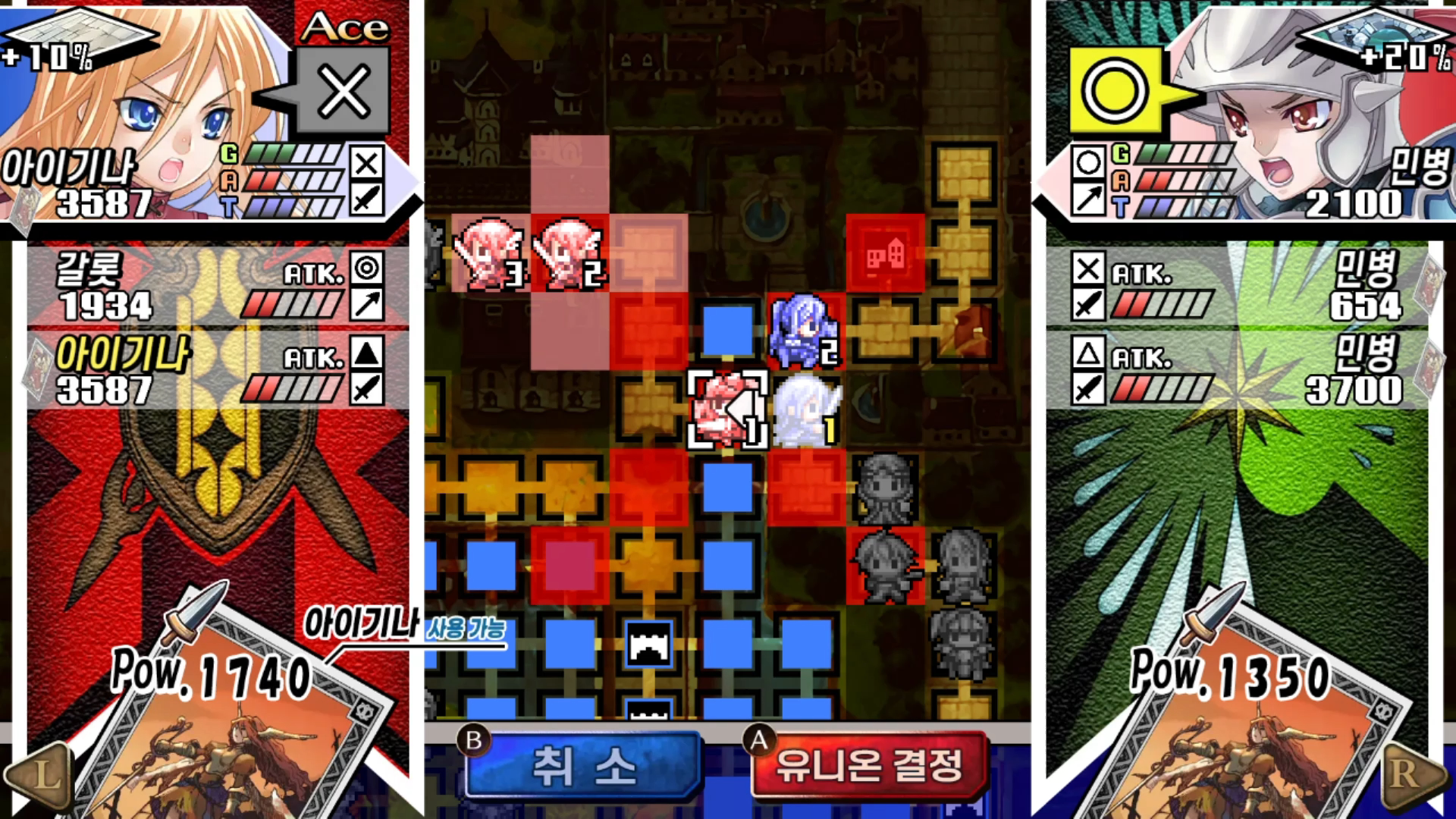The height and width of the screenshot is (819, 1456).
Task: Select the highlighted pink unit with cursor brackets
Action: click(x=726, y=409)
